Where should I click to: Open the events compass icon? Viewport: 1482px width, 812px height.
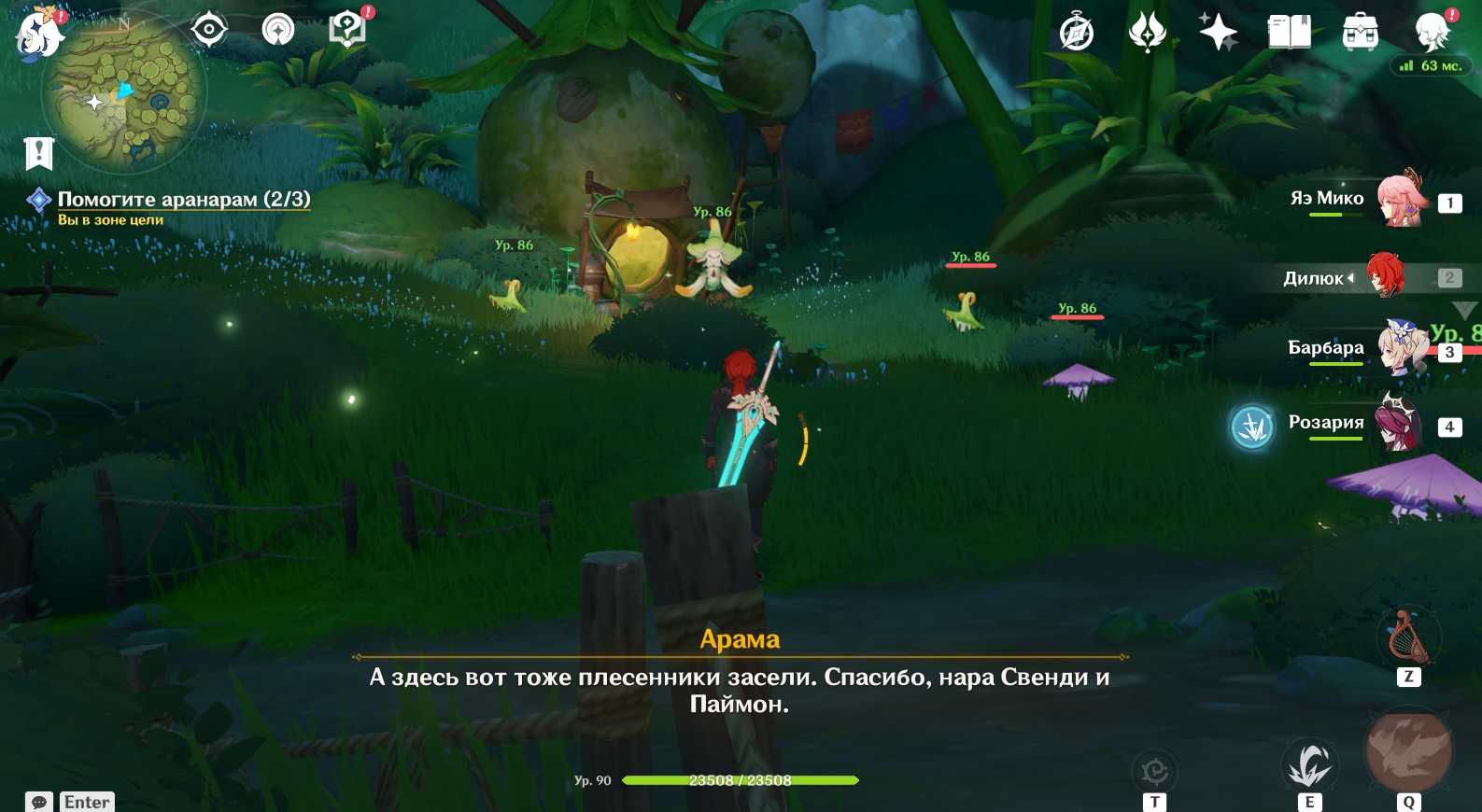tap(1076, 33)
